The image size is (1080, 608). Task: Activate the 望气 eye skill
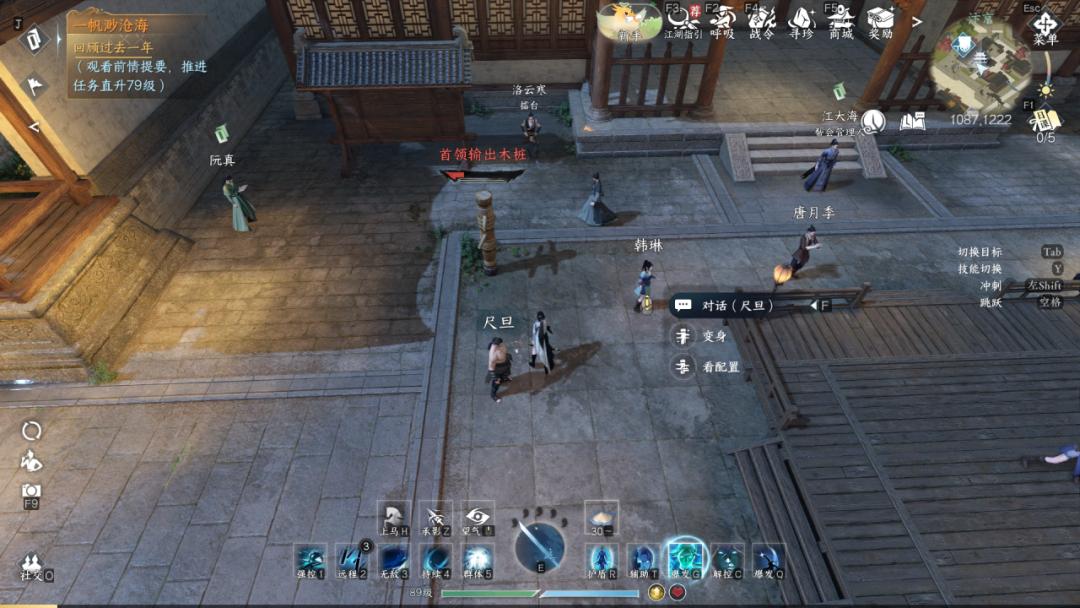coord(477,517)
